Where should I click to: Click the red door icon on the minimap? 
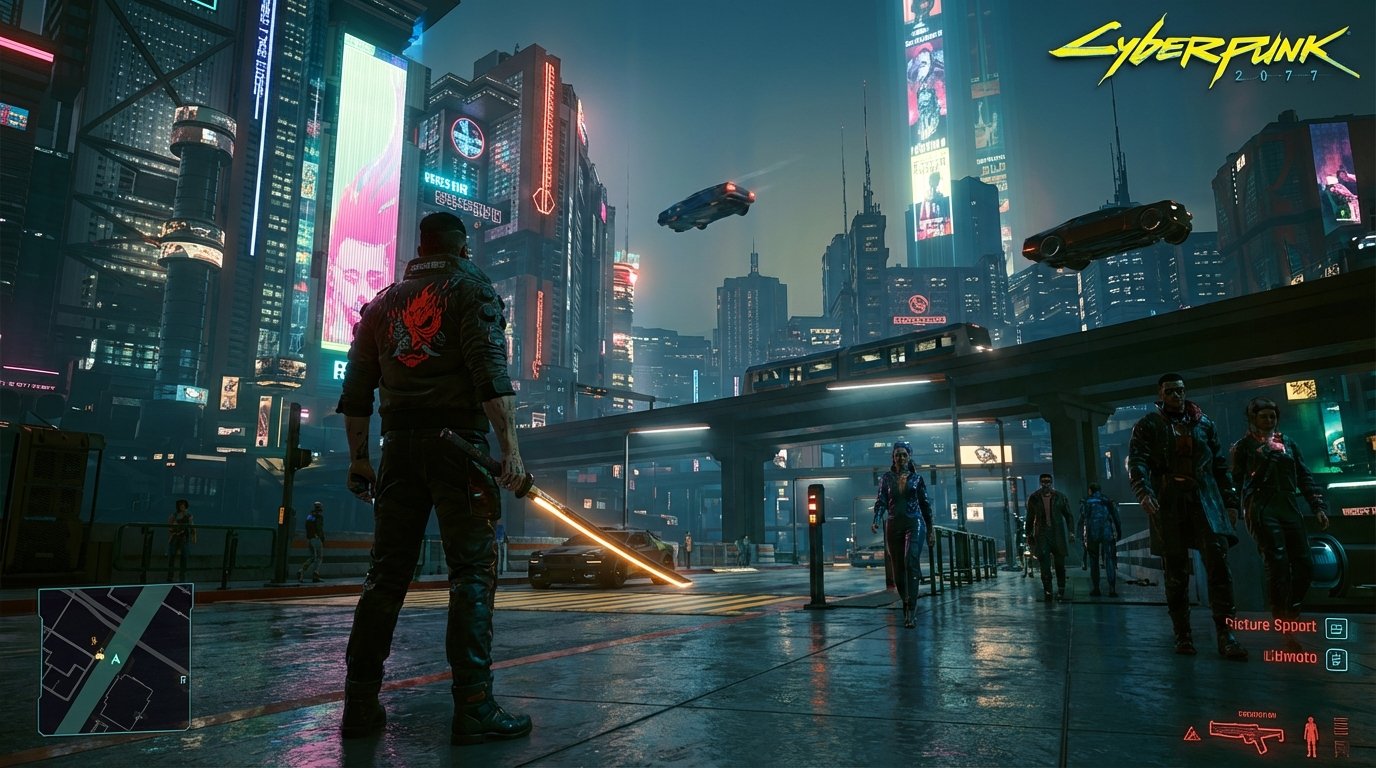click(183, 680)
